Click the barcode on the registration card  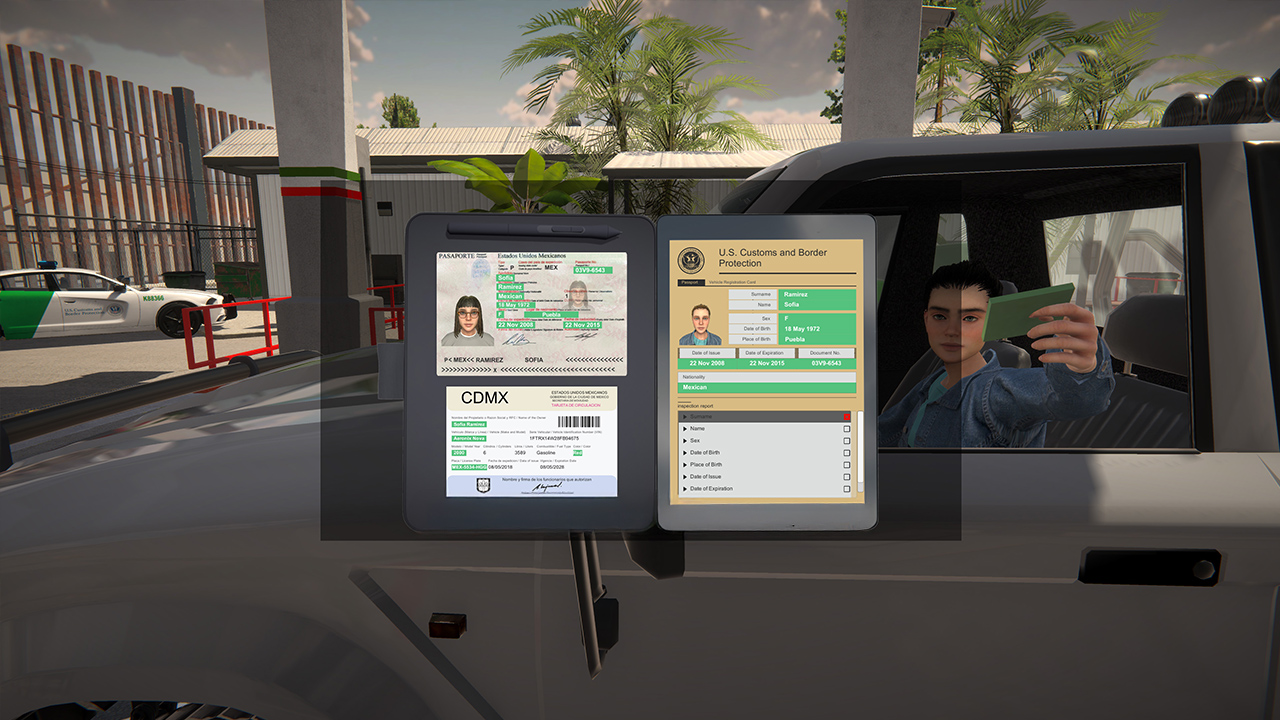pyautogui.click(x=579, y=421)
